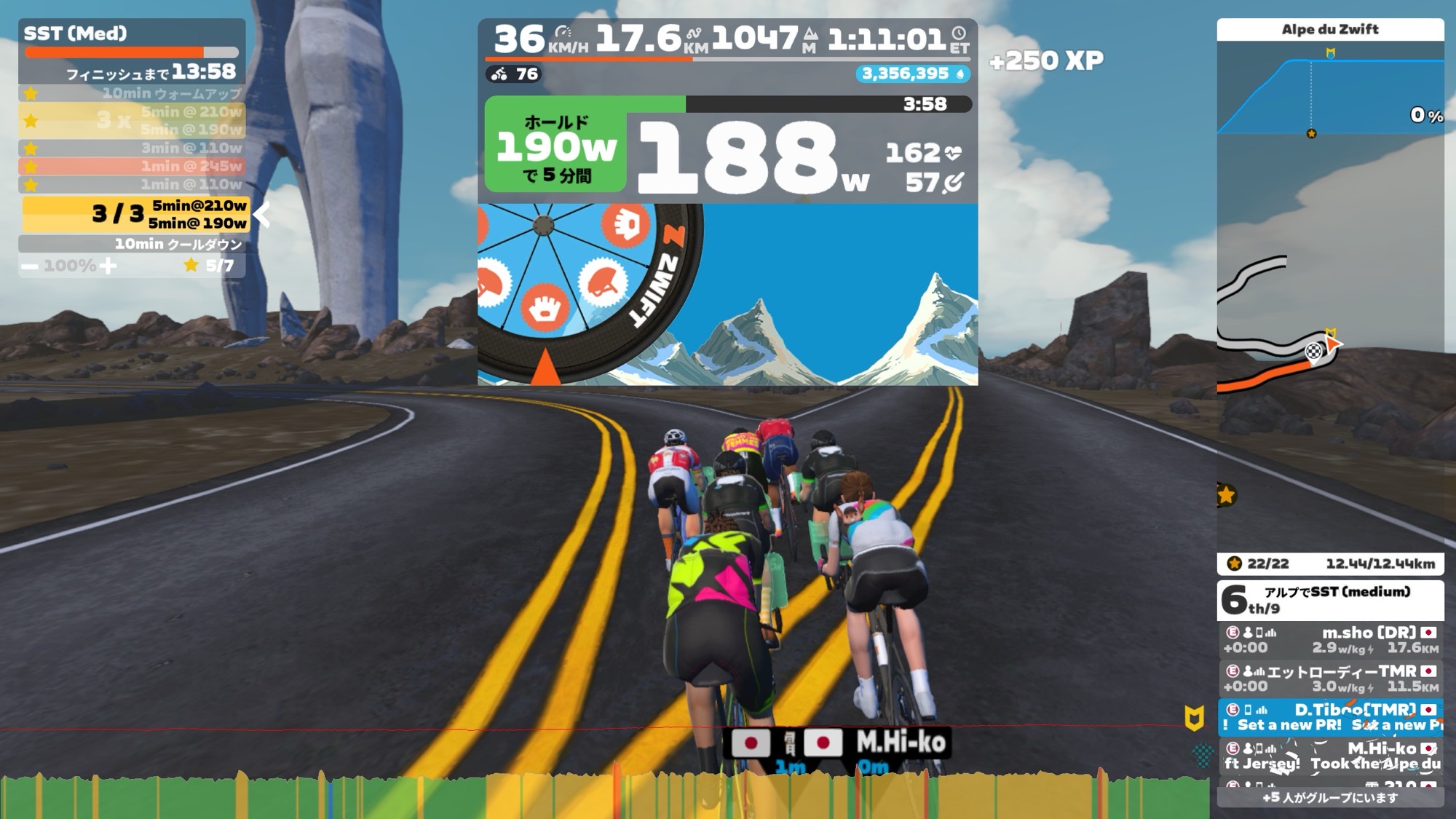The width and height of the screenshot is (1456, 819).
Task: Select the current 3/3 interval block
Action: pyautogui.click(x=135, y=214)
